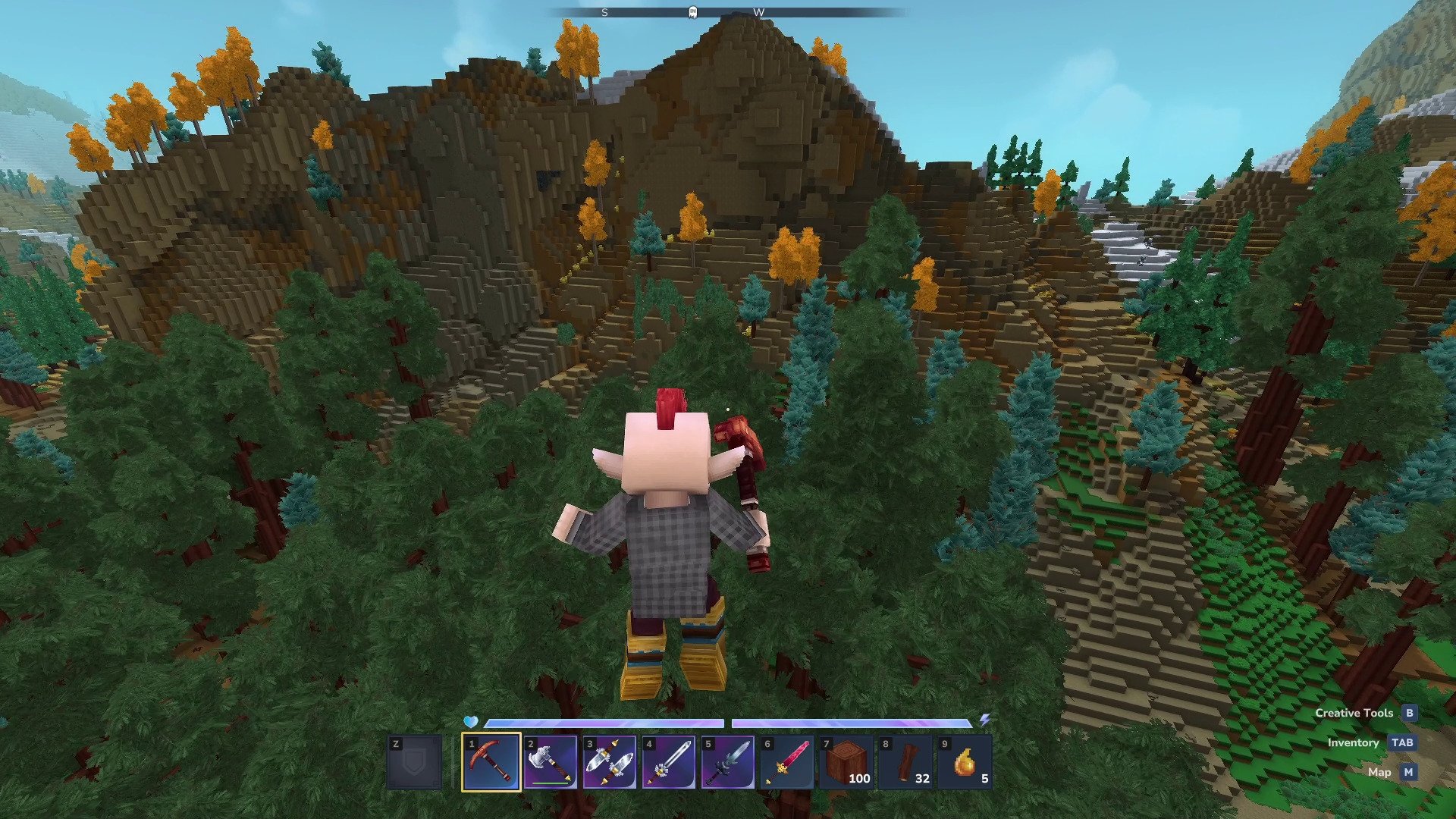Pick the crimson ruby sword slot
The height and width of the screenshot is (819, 1456).
click(x=786, y=762)
